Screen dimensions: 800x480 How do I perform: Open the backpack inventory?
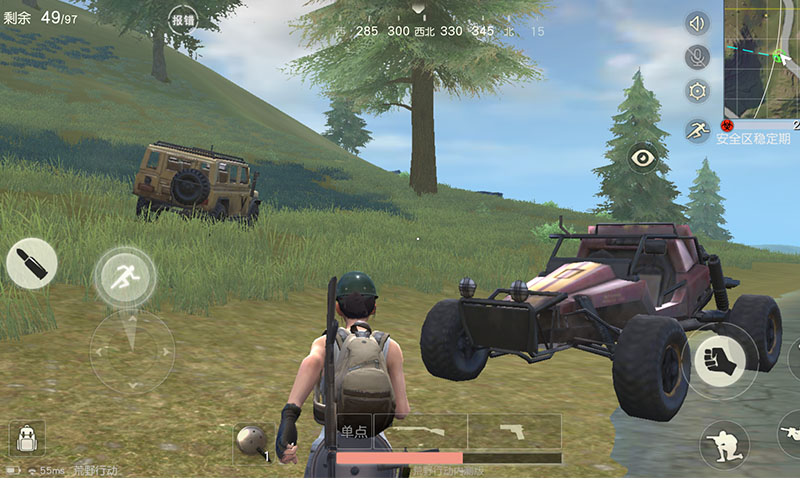[28, 439]
